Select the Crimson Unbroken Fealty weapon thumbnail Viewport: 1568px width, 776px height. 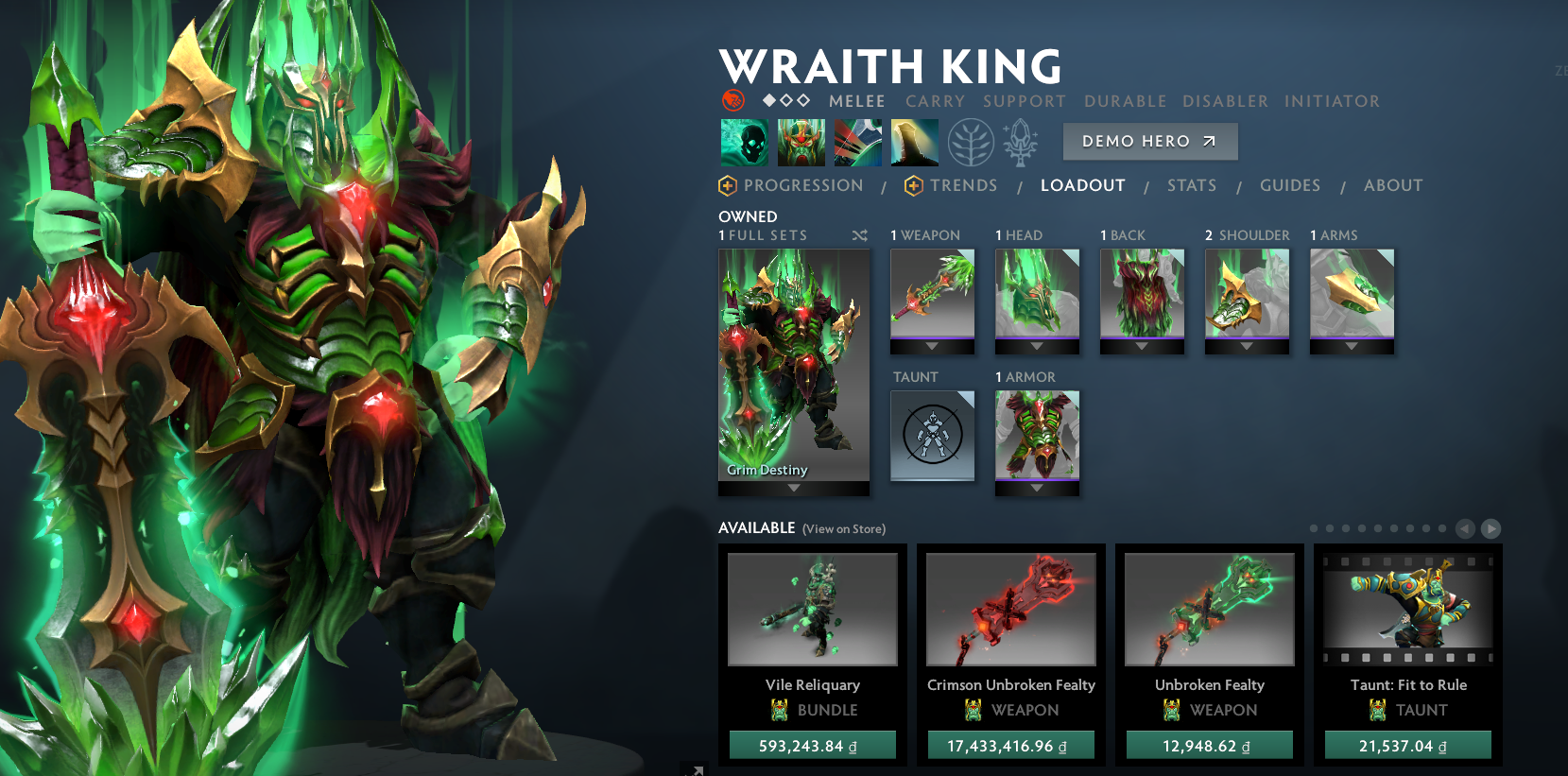1010,610
